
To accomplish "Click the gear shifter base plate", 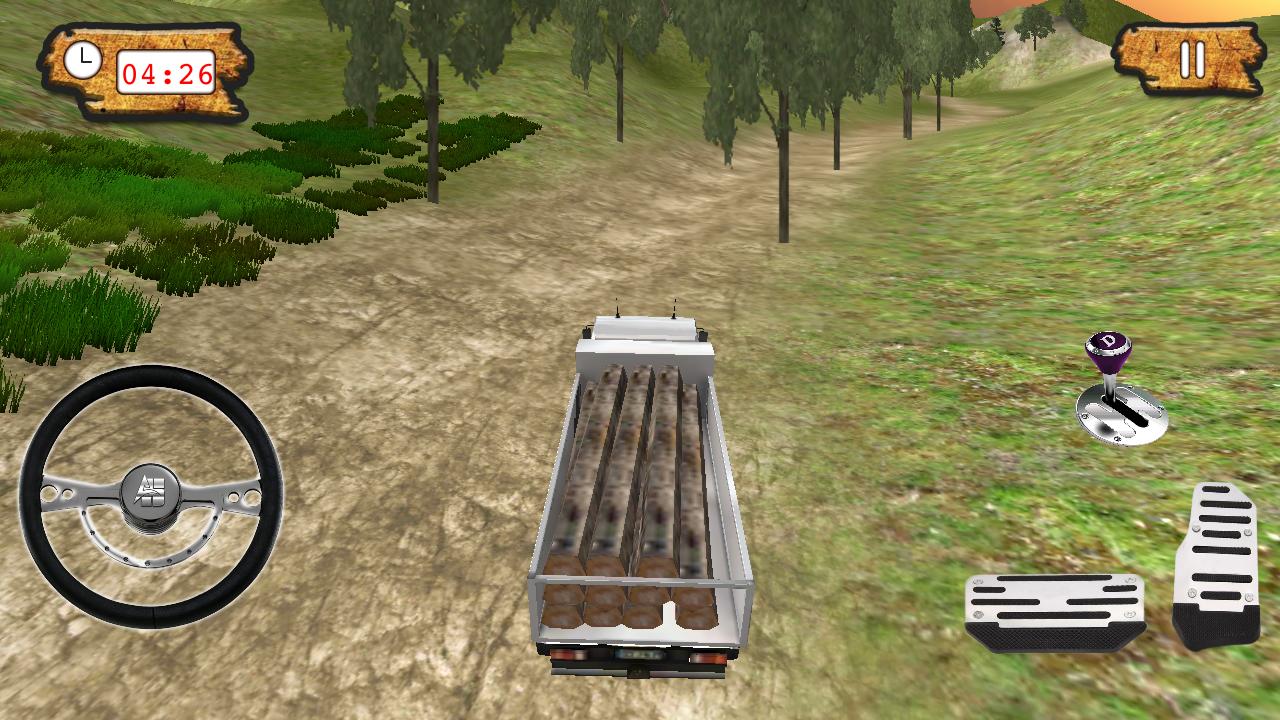I will pyautogui.click(x=1125, y=420).
